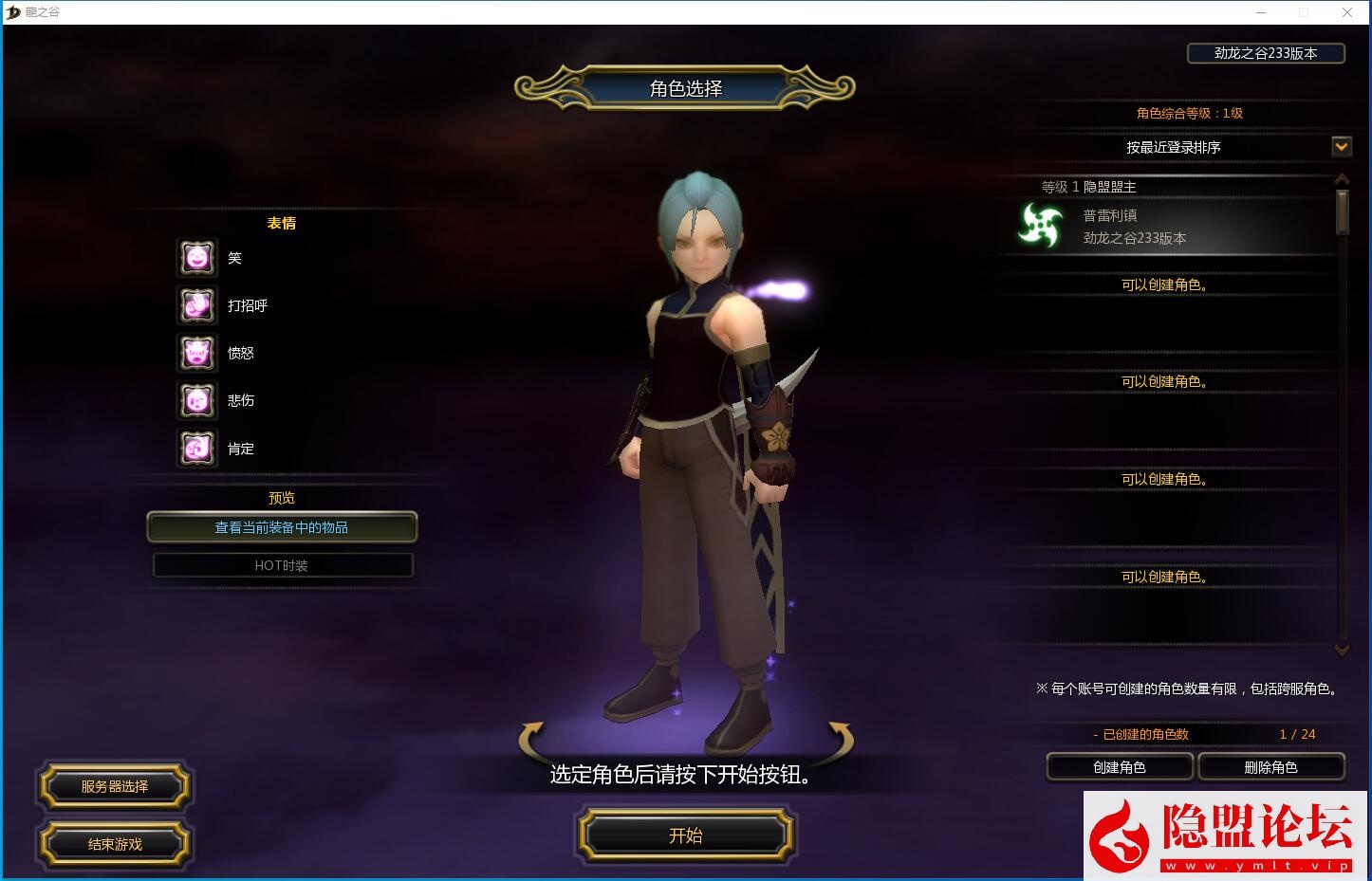The width and height of the screenshot is (1372, 881).
Task: Close the game window
Action: tap(1347, 12)
